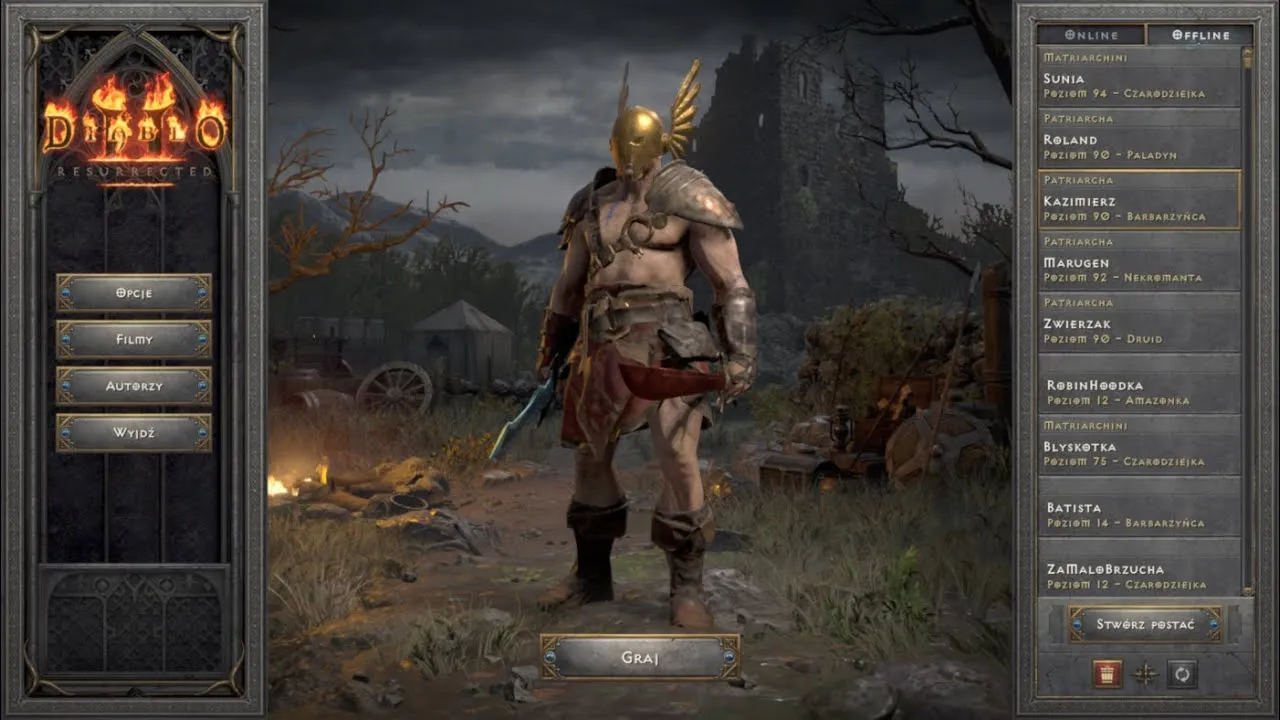This screenshot has height=720, width=1280.
Task: Pick the Barbarian Kazimierz
Action: click(1139, 201)
